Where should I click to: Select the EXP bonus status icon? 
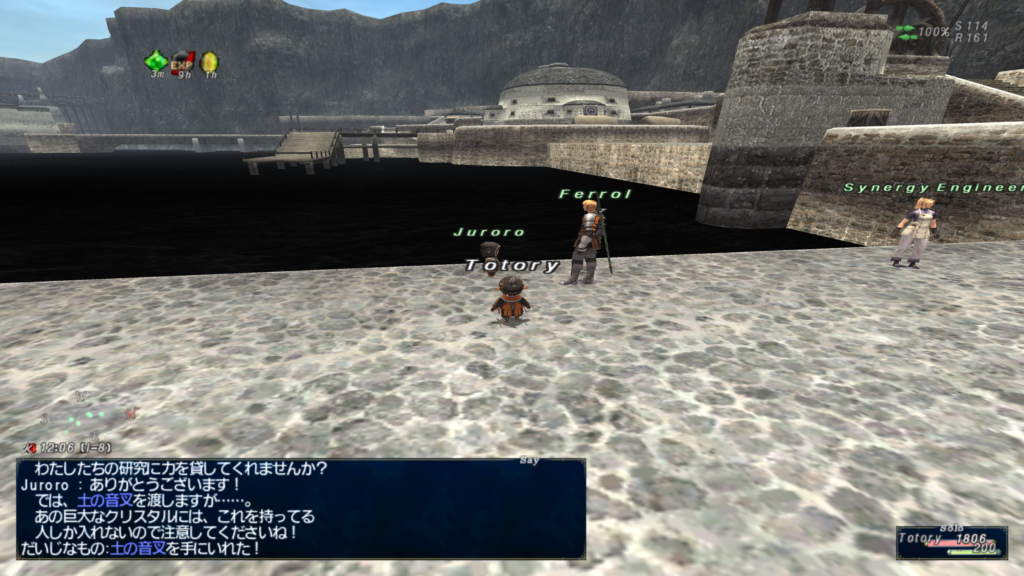[x=183, y=62]
